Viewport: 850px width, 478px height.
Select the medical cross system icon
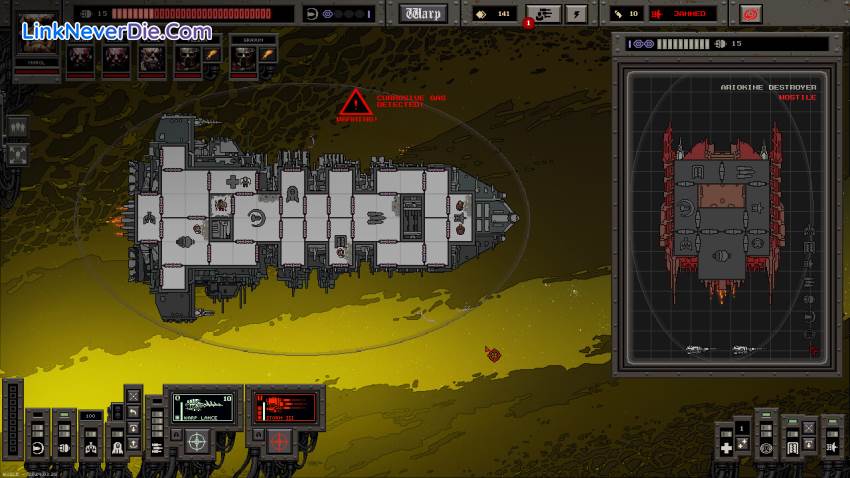tap(727, 448)
